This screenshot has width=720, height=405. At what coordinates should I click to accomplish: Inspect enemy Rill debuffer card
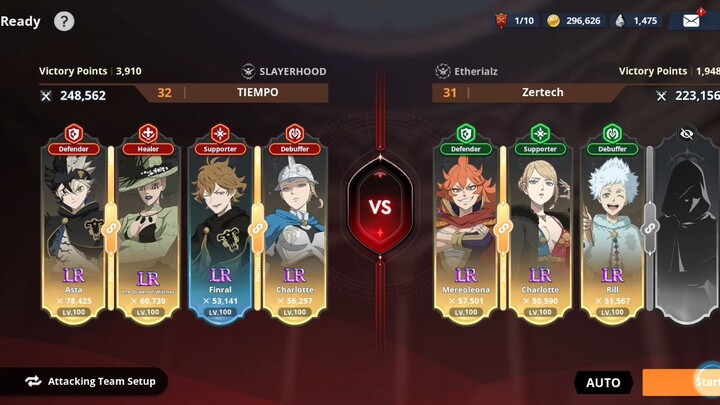[x=613, y=225]
